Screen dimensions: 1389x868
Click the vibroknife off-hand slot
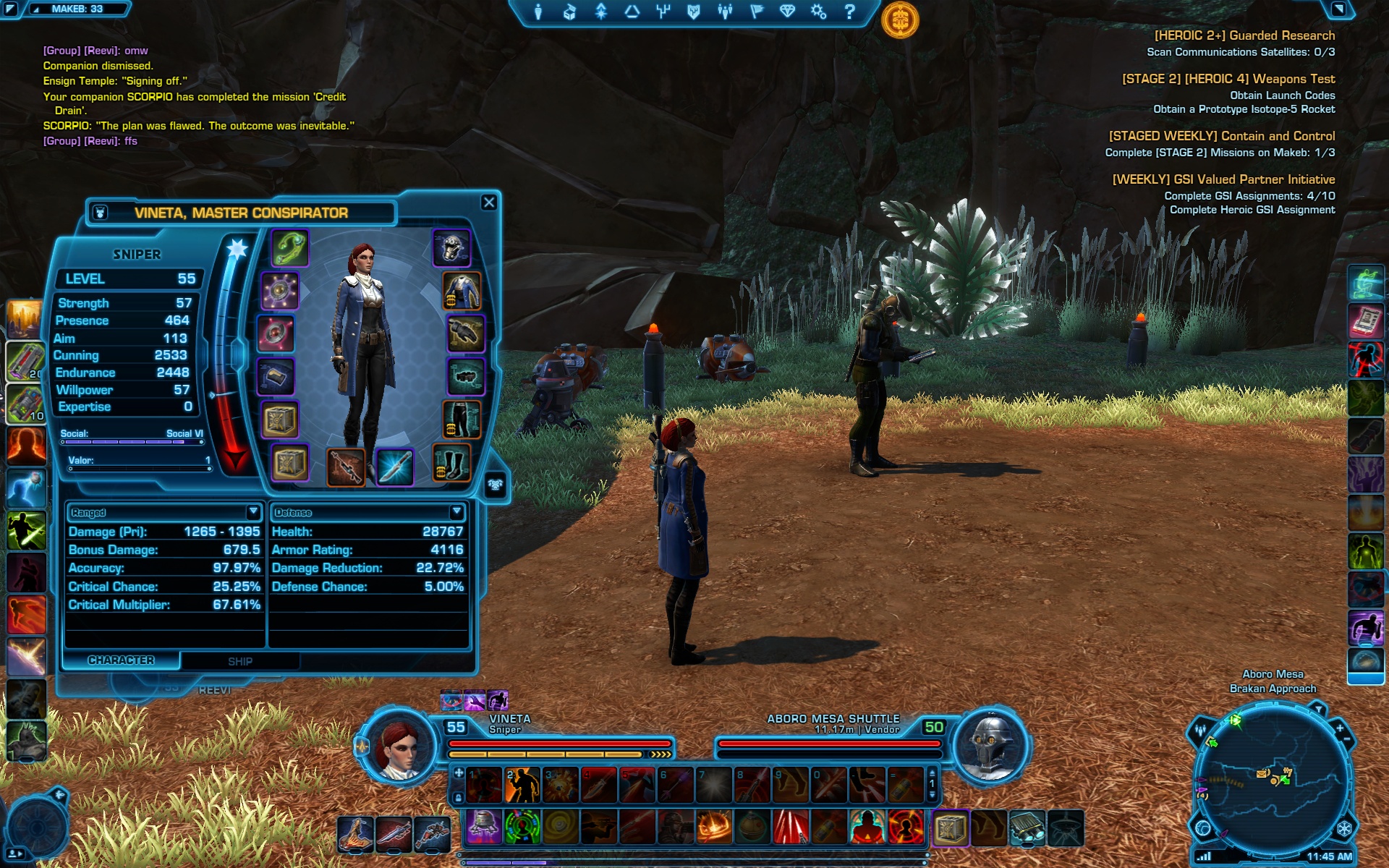tap(394, 467)
